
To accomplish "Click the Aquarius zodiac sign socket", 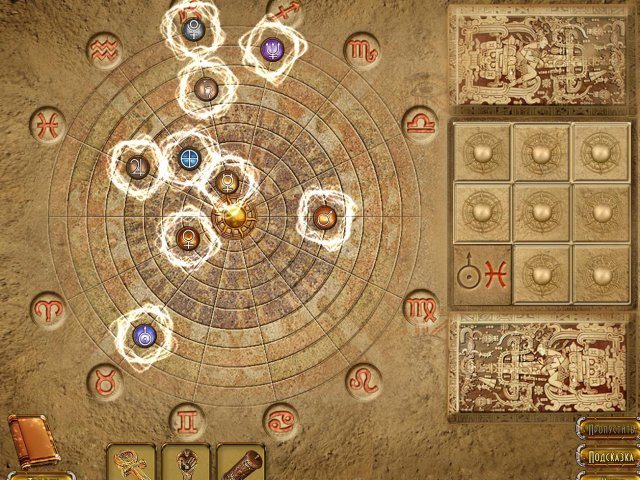I will click(103, 49).
